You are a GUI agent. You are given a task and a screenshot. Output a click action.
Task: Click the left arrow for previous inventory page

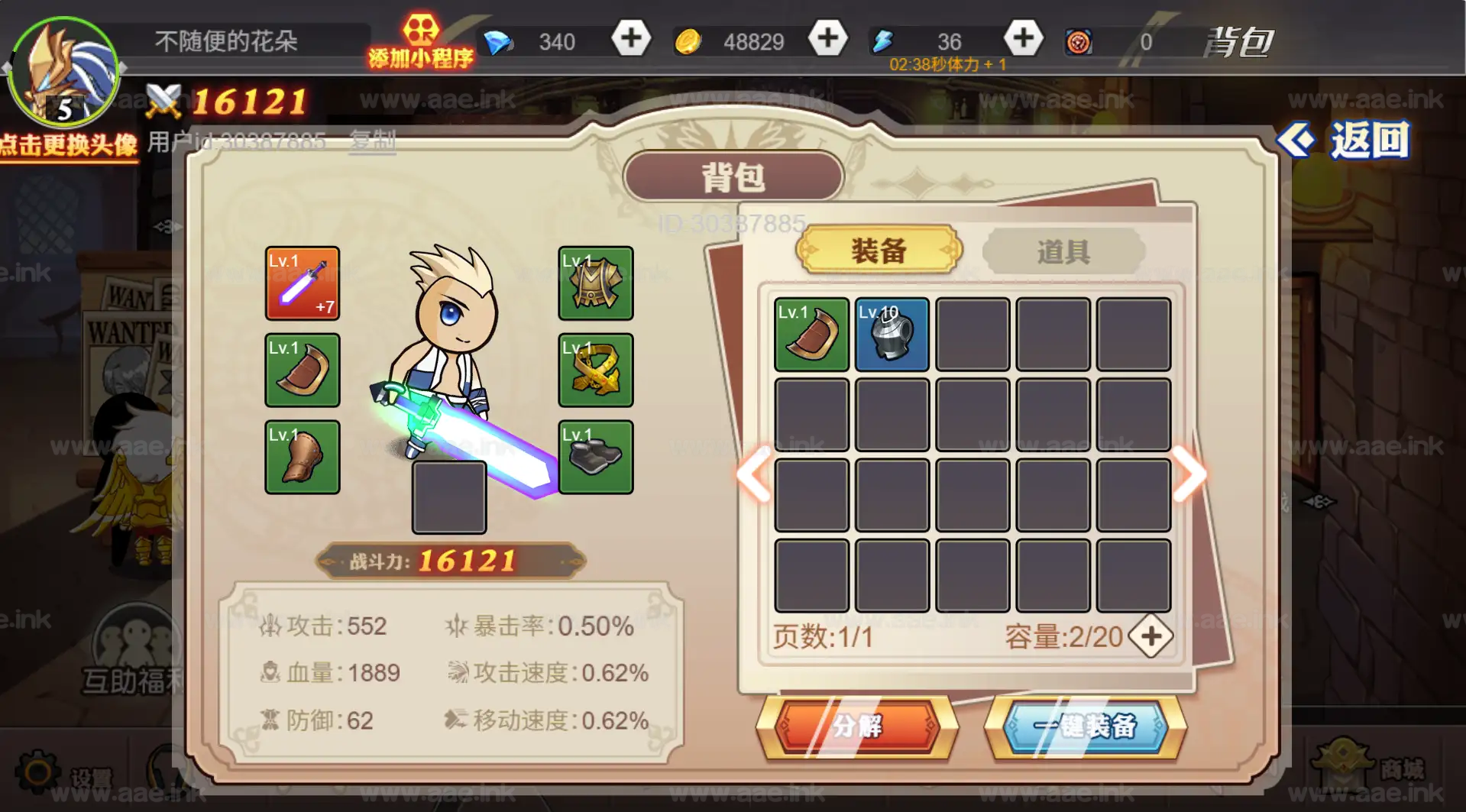752,475
